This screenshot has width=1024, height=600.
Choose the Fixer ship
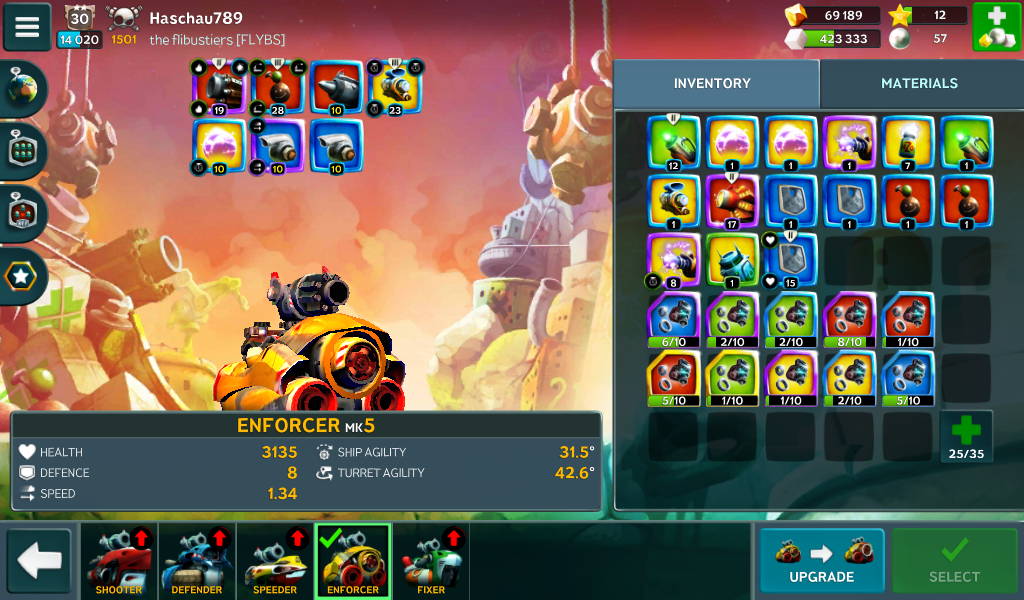431,560
